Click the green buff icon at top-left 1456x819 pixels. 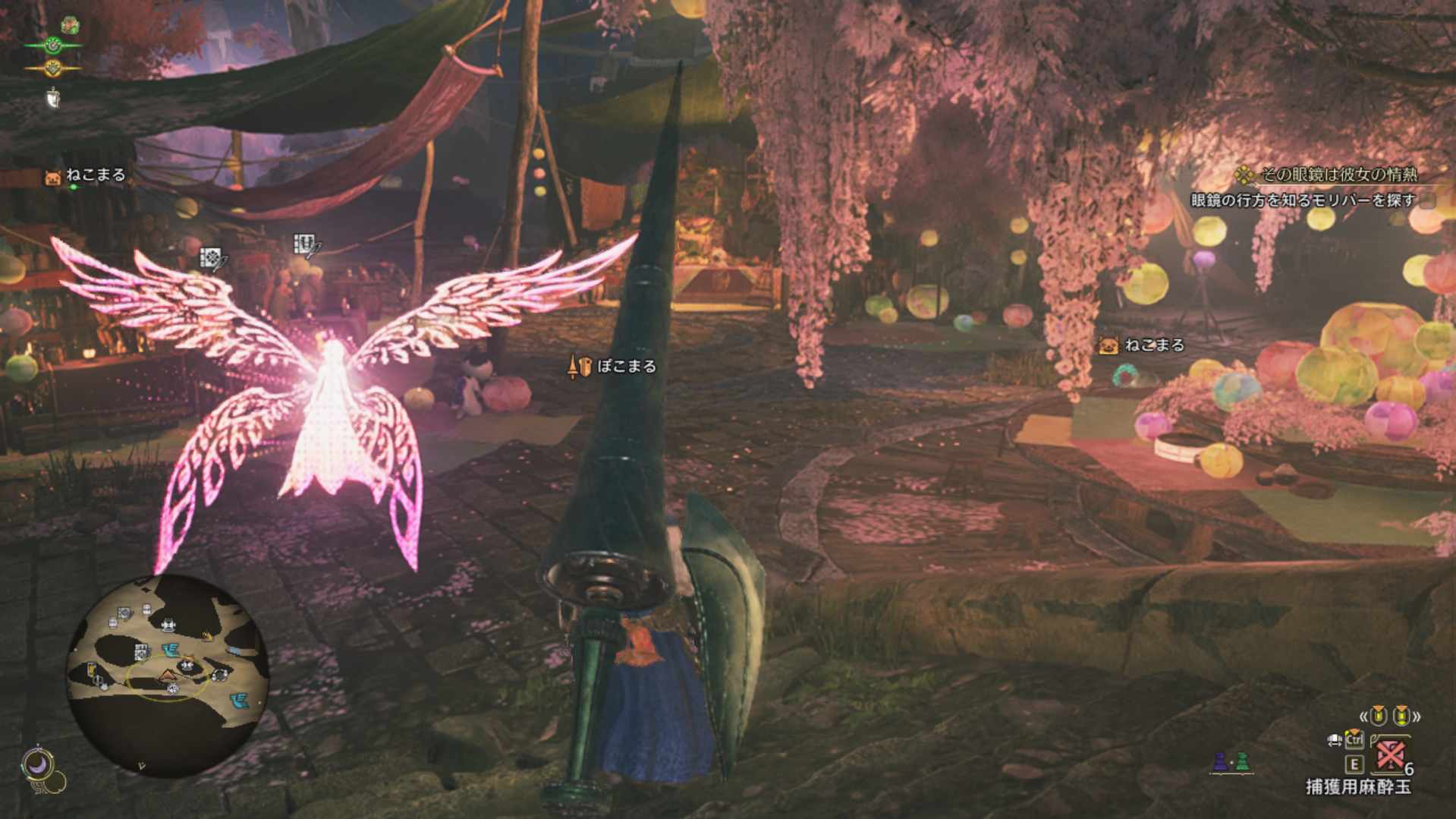click(x=70, y=25)
